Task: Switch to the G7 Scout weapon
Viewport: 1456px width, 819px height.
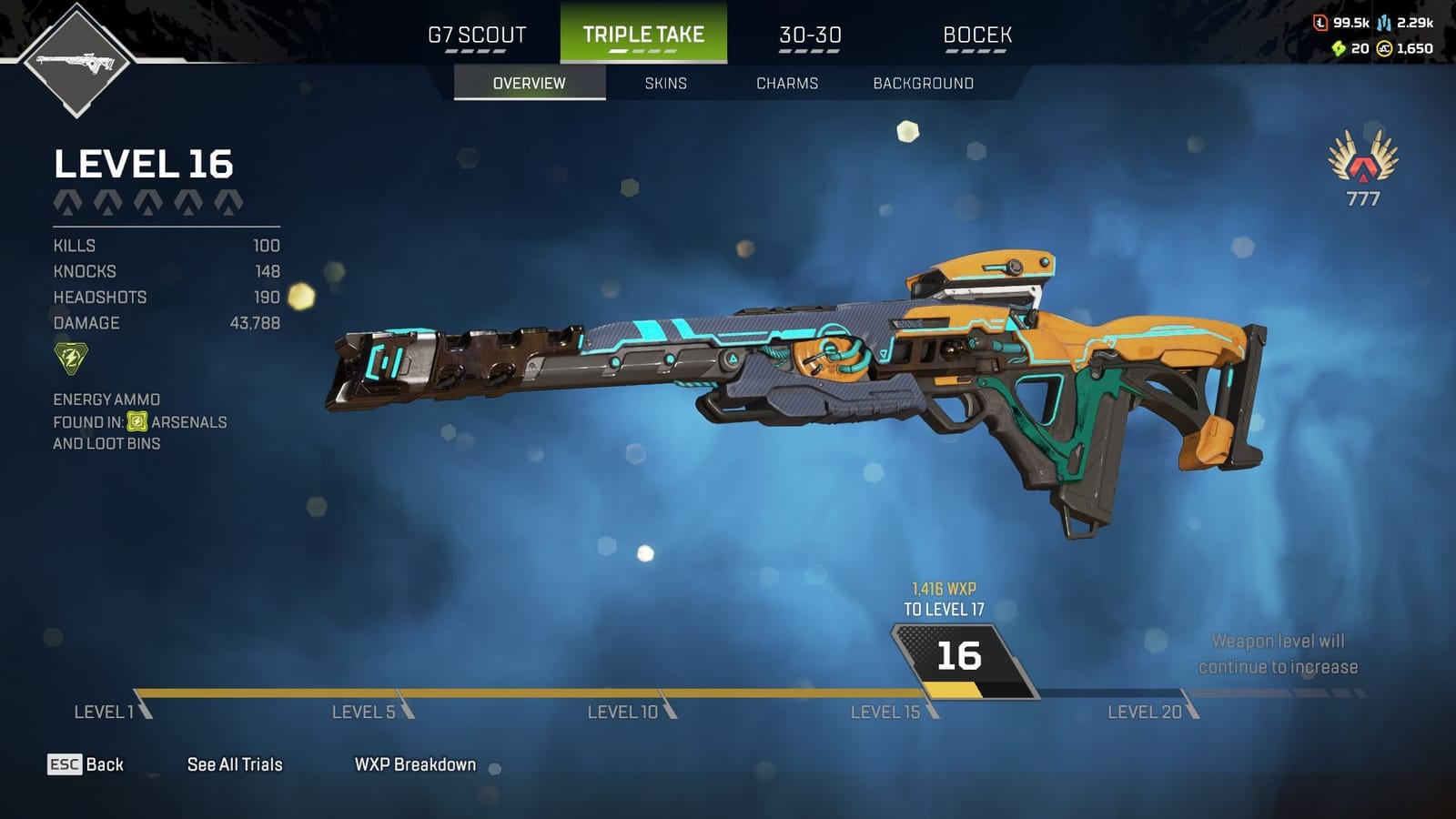Action: tap(475, 35)
